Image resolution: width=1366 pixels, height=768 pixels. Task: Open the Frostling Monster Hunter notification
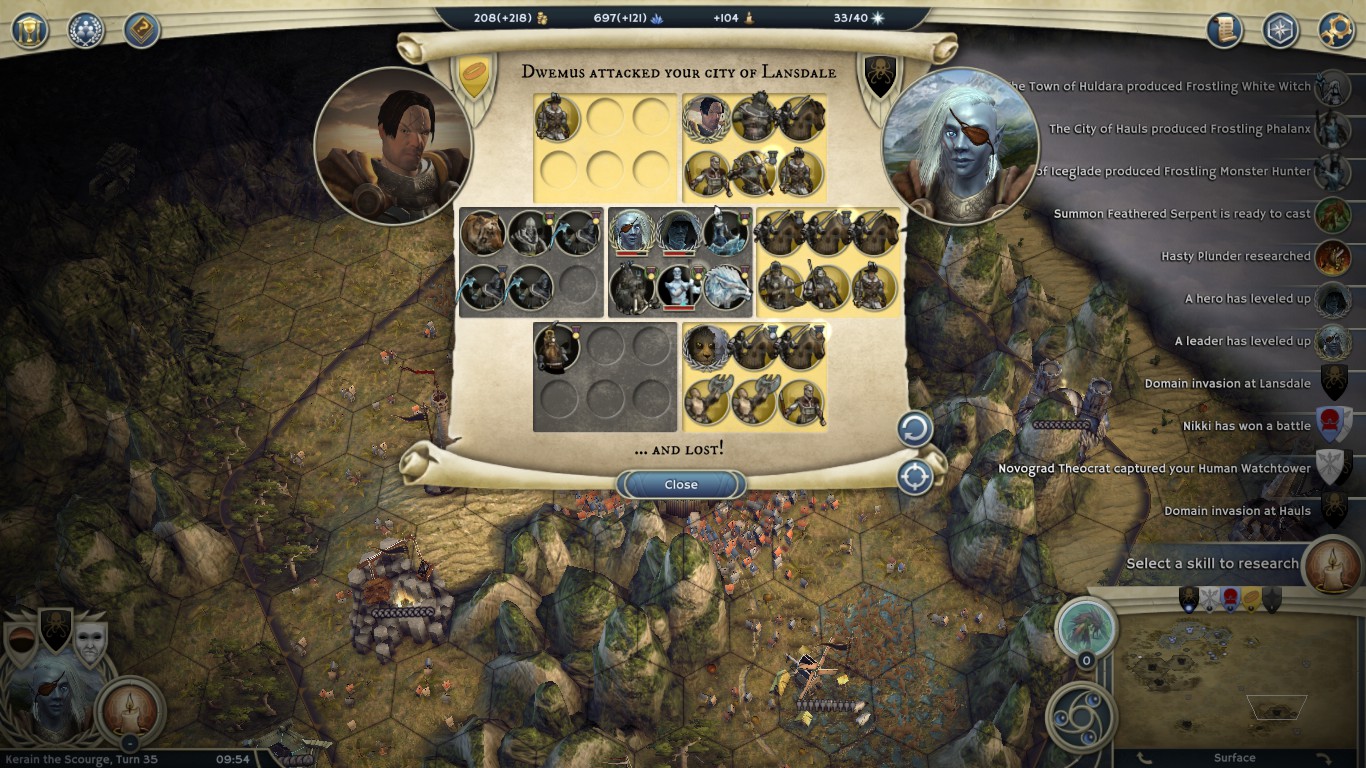[x=1332, y=172]
